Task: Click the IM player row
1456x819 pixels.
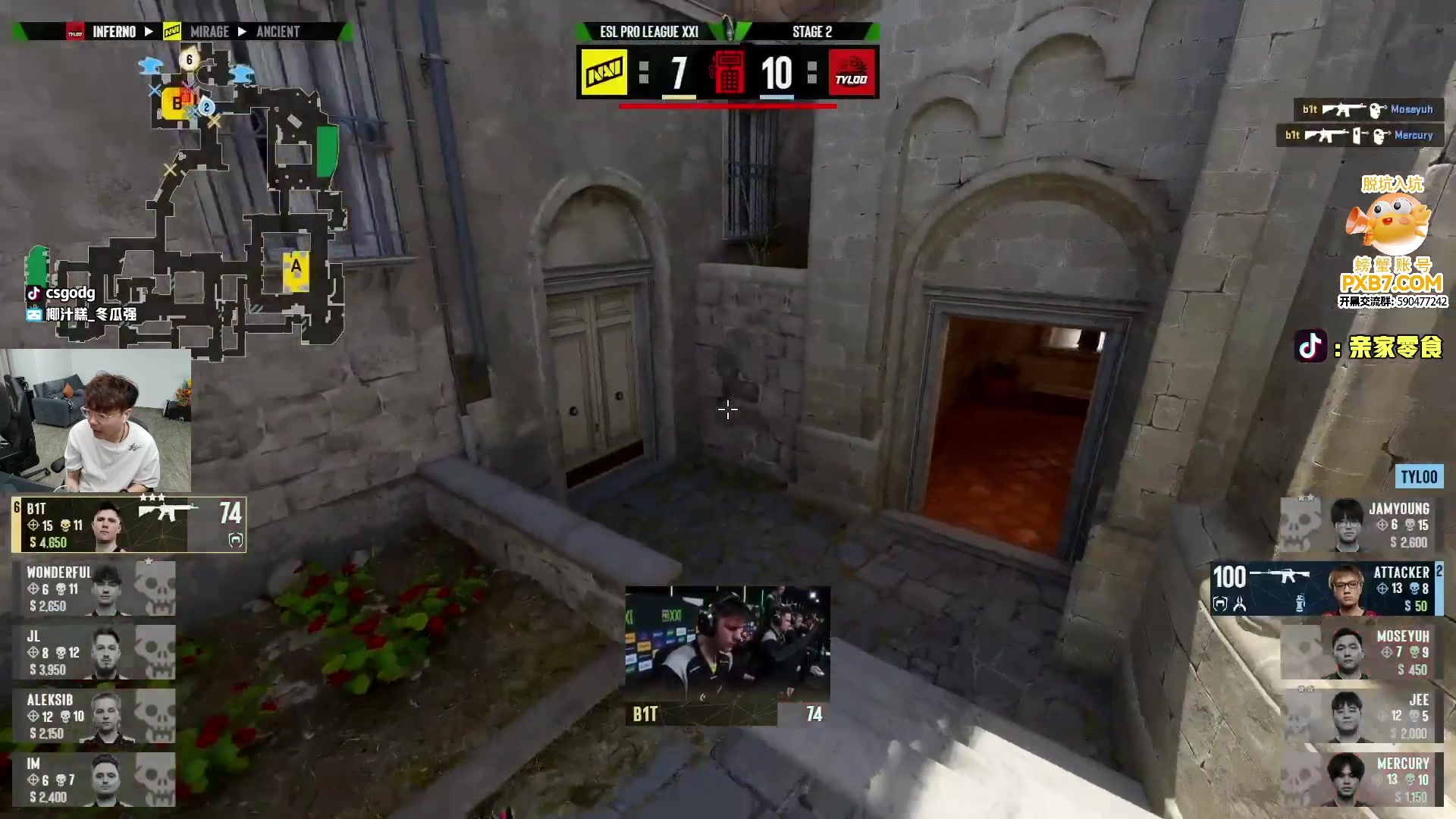Action: pyautogui.click(x=94, y=780)
